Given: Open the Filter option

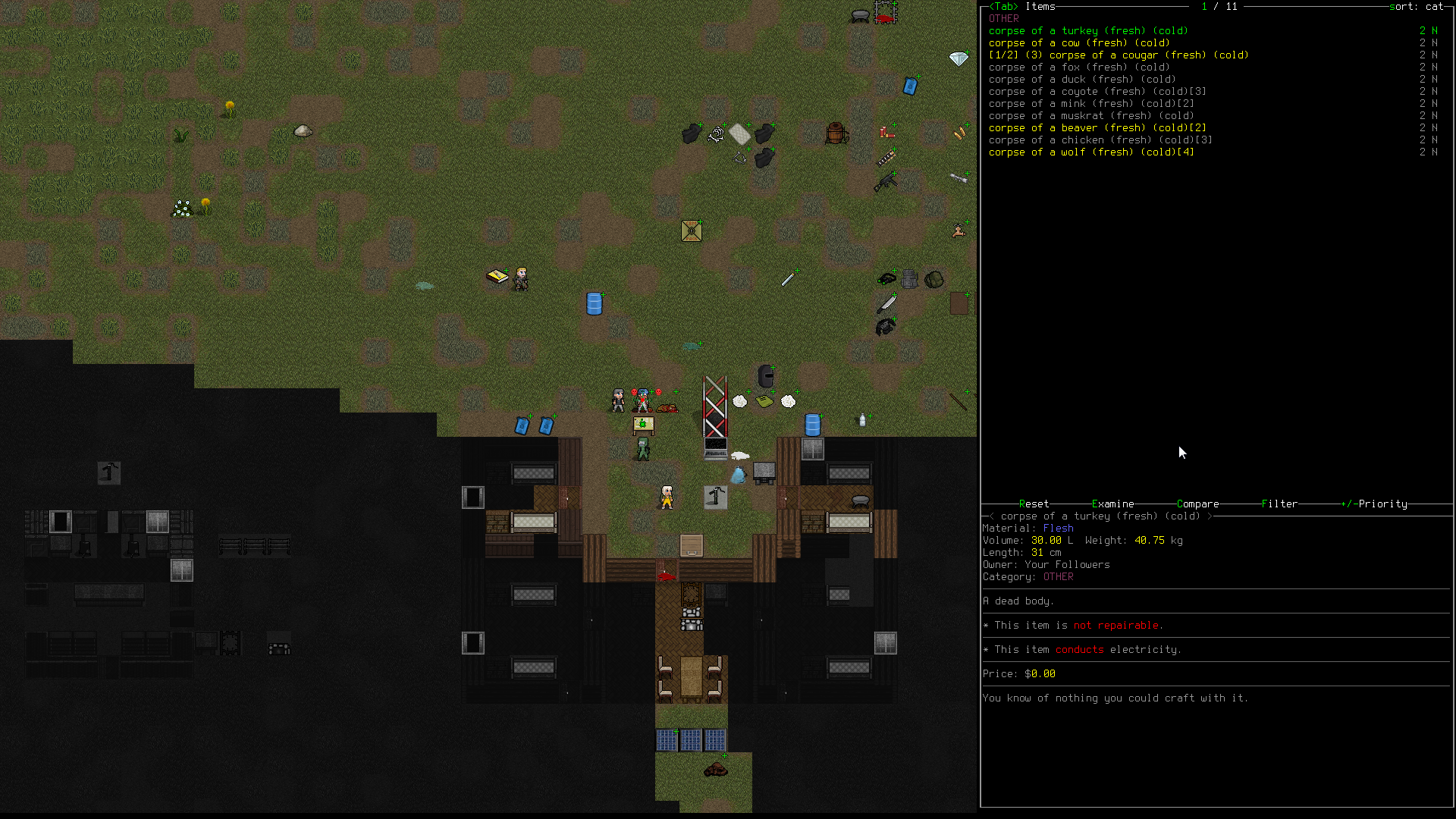Looking at the screenshot, I should (x=1279, y=504).
